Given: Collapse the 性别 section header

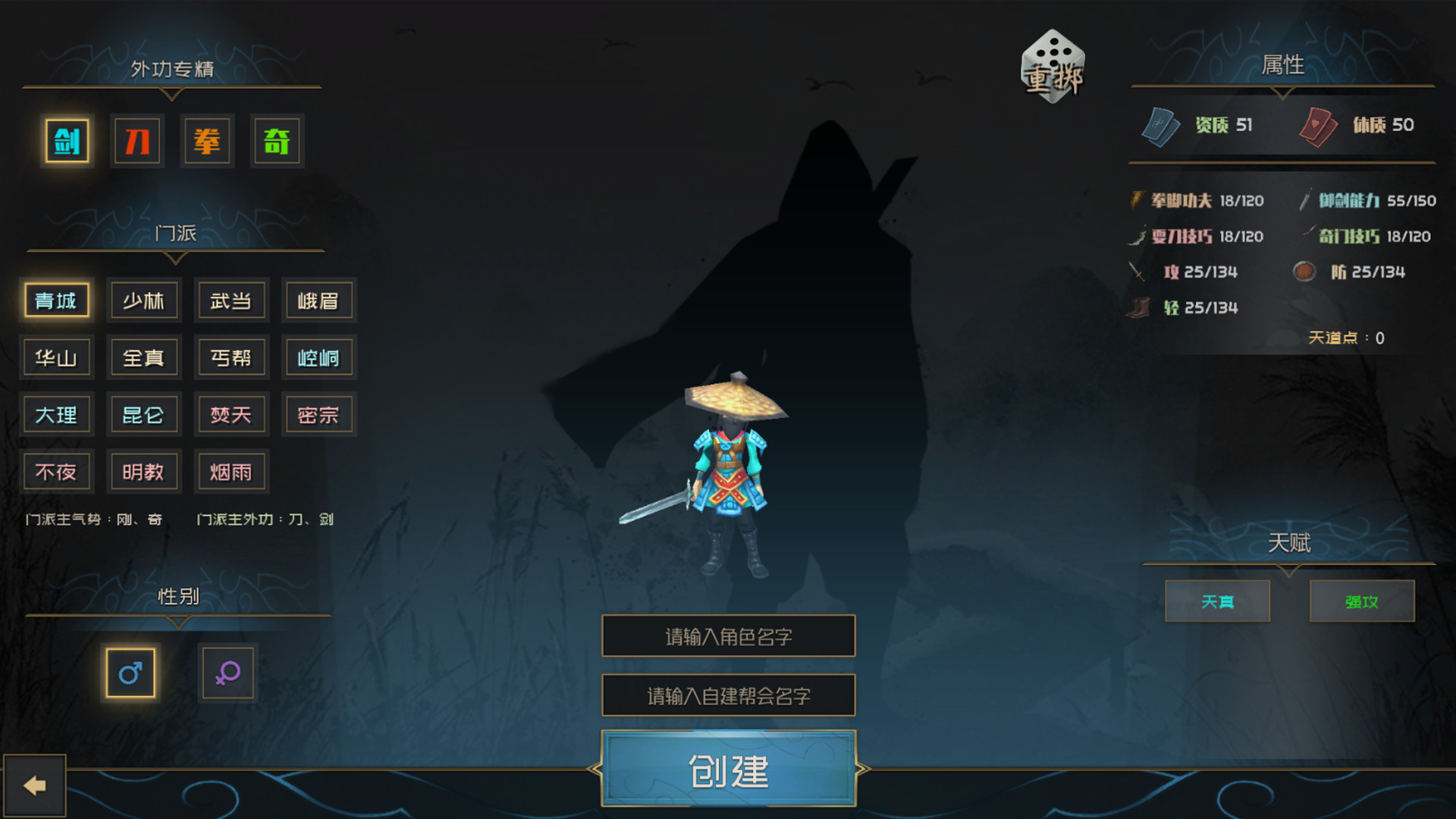Looking at the screenshot, I should [176, 597].
